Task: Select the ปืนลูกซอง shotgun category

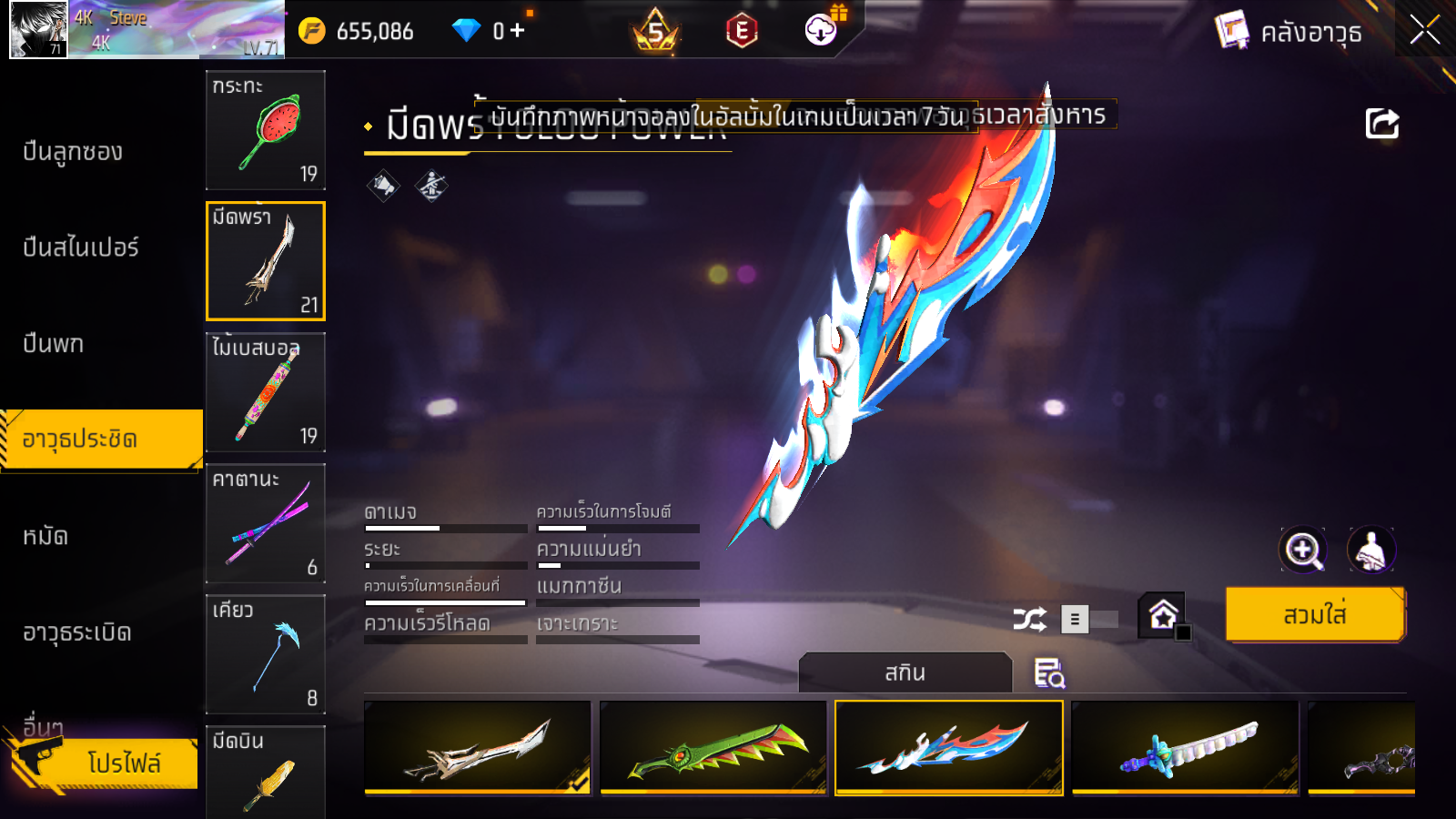Action: point(73,152)
